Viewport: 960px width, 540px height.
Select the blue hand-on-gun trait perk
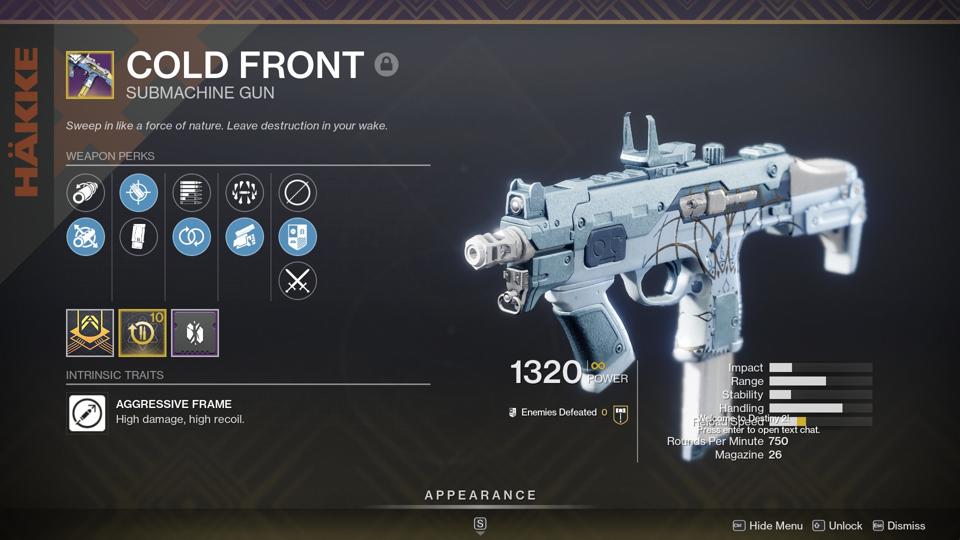[x=244, y=237]
